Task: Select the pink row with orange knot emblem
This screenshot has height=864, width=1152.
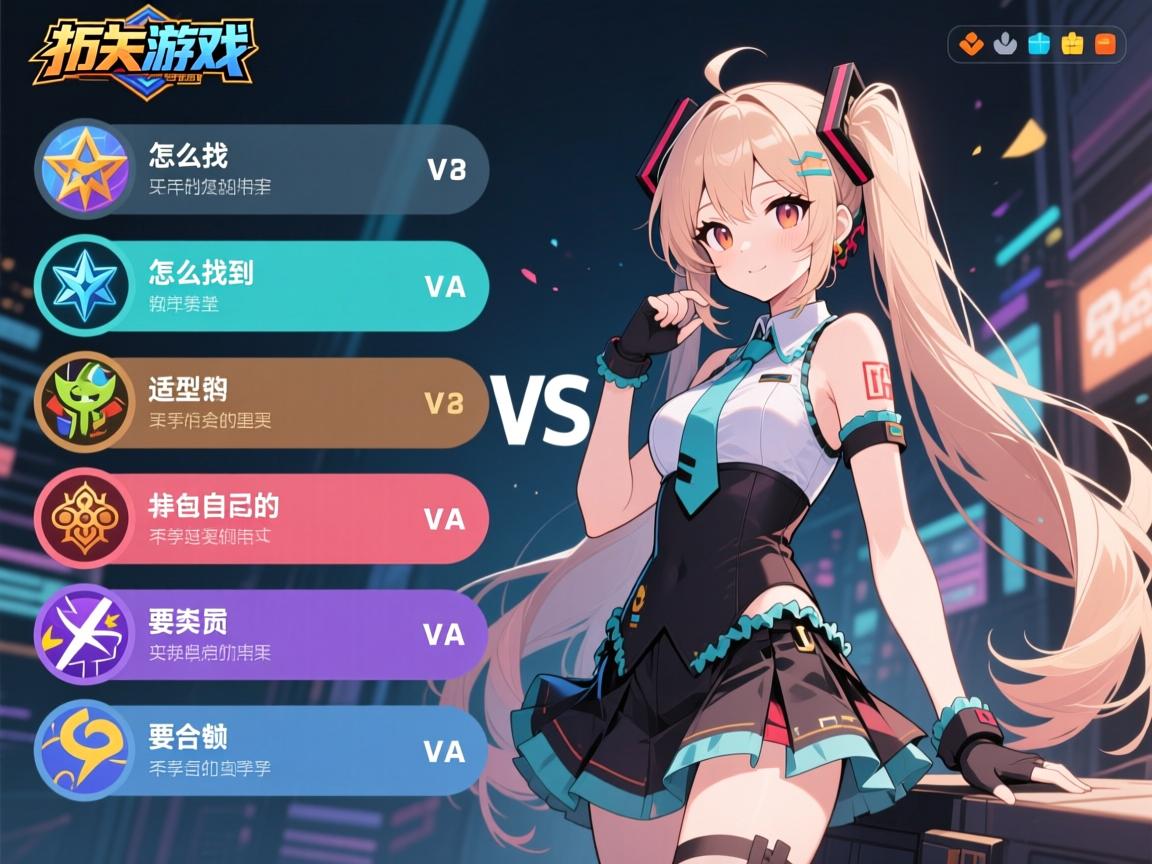Action: pyautogui.click(x=262, y=518)
